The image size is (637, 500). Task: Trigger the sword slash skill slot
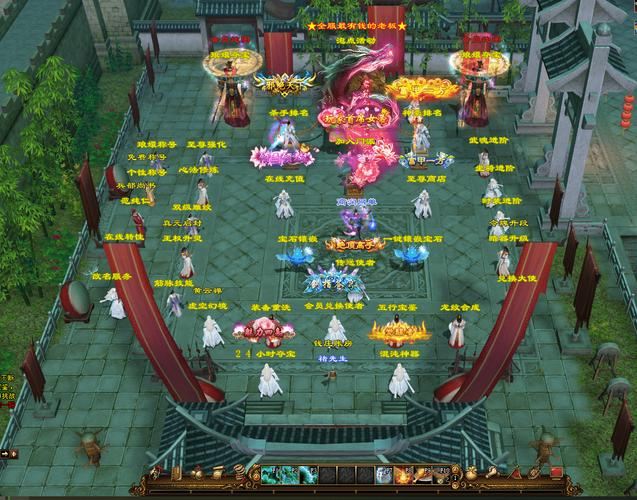(x=423, y=474)
